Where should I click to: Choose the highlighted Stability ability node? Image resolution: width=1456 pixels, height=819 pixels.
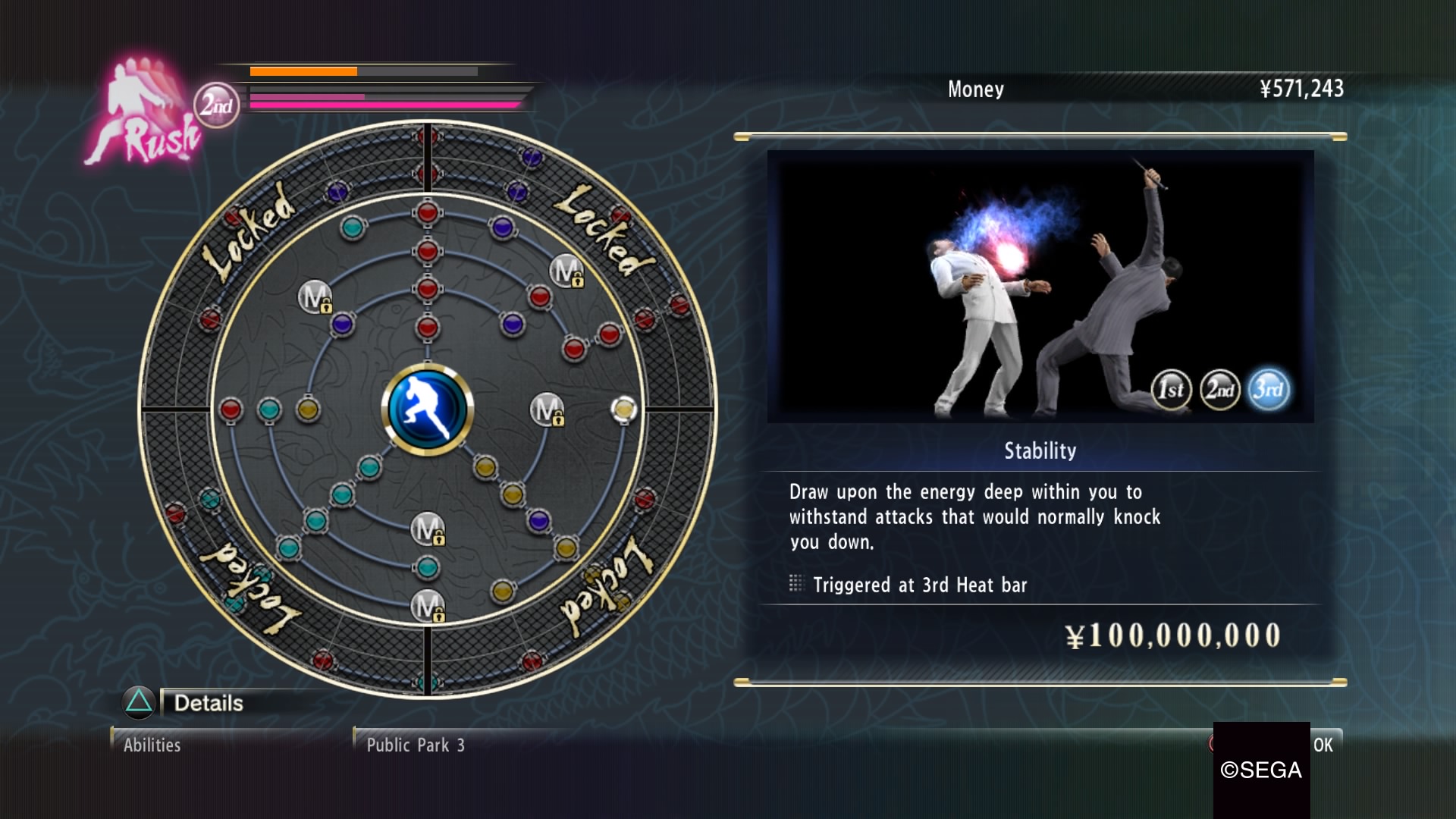(623, 409)
